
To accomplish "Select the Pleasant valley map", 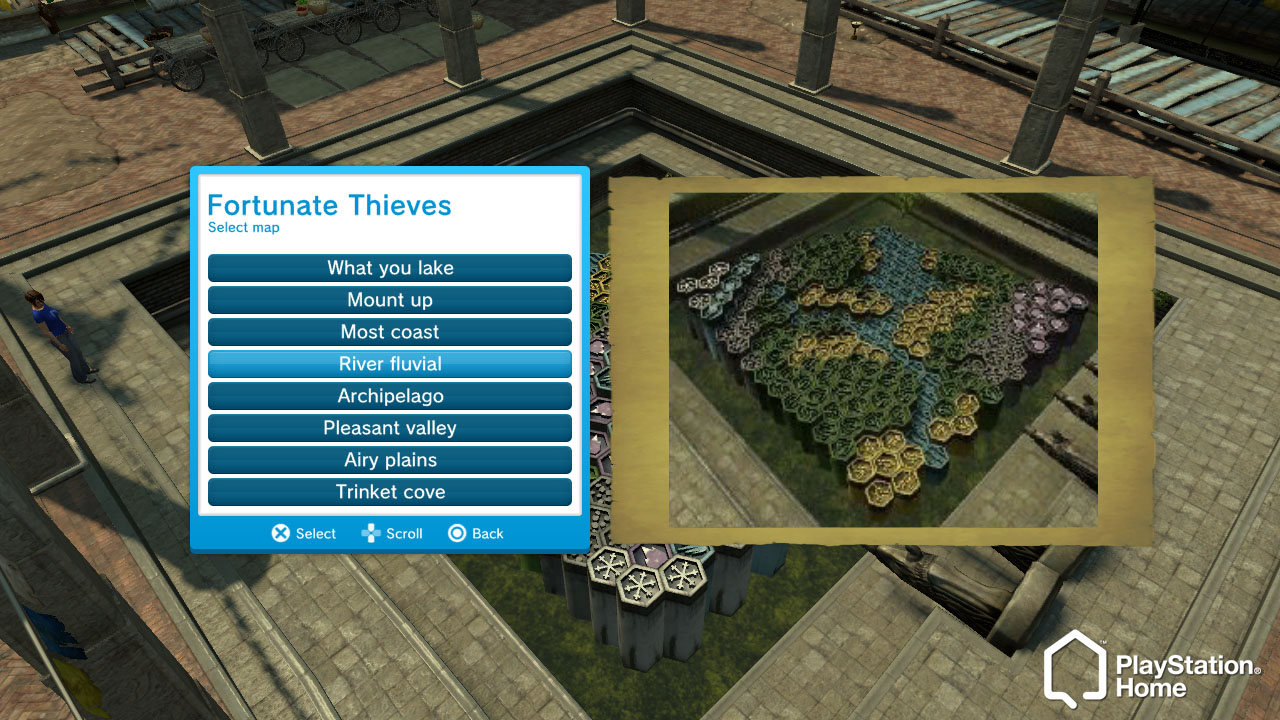I will [x=390, y=428].
